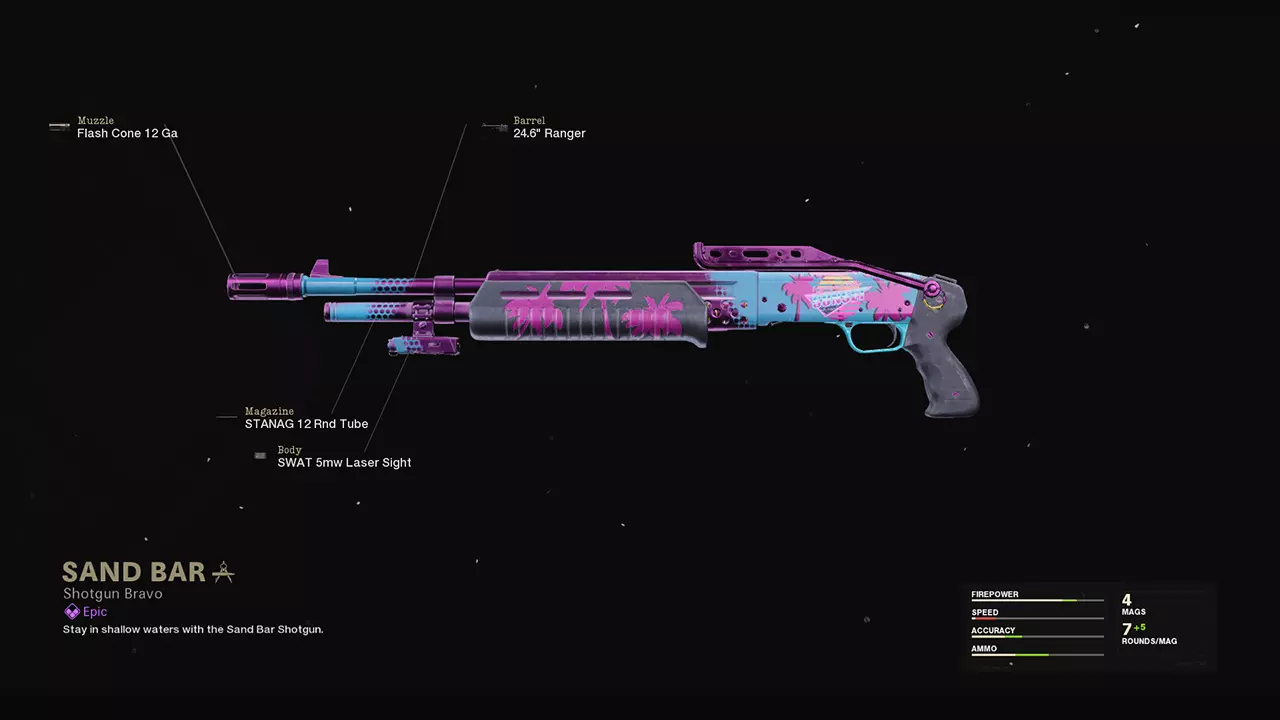Select the SWAT 5mw Laser Sight attachment
Viewport: 1280px width, 720px height.
(x=344, y=463)
